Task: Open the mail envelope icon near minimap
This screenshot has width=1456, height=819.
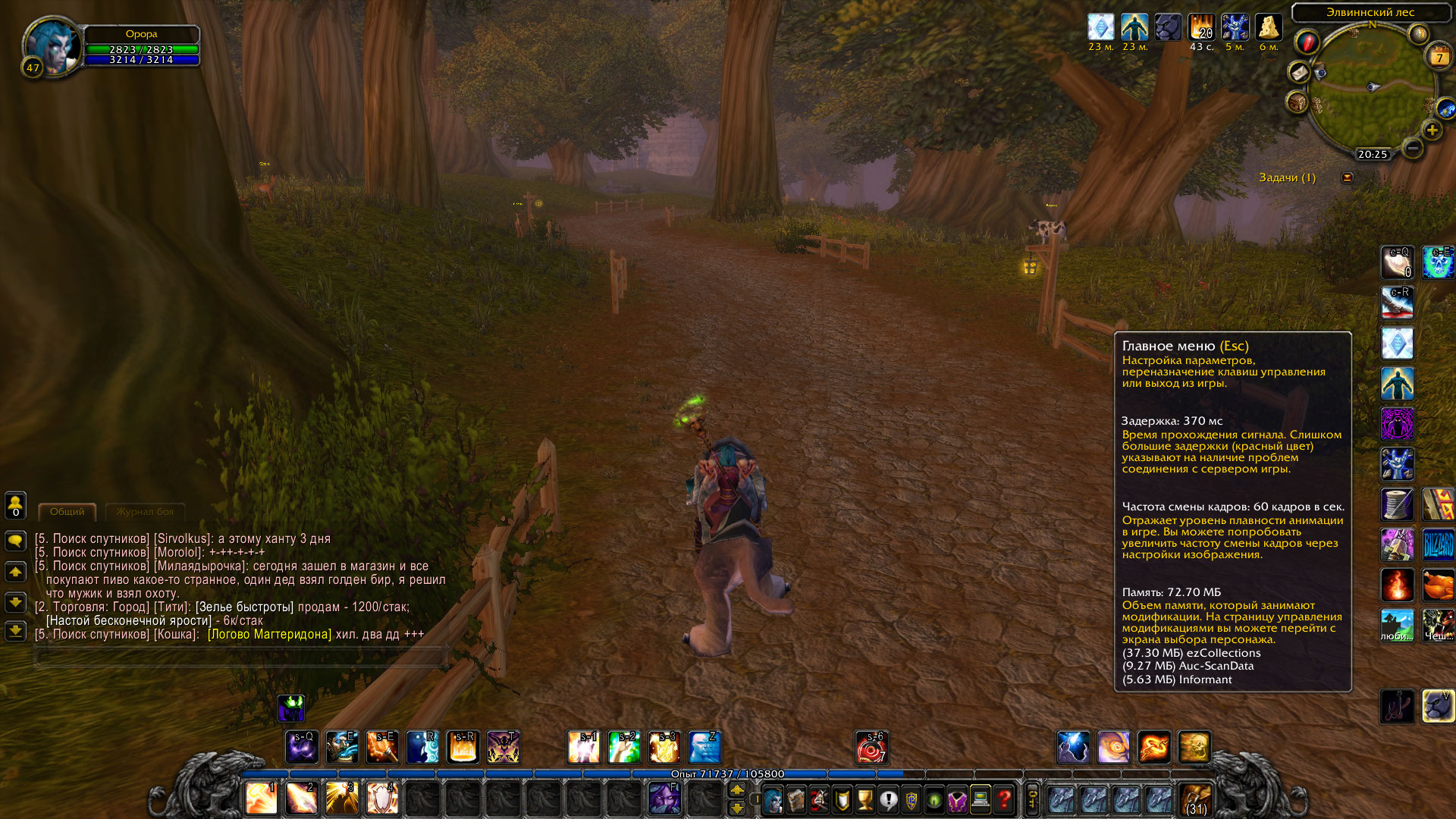Action: 1300,72
